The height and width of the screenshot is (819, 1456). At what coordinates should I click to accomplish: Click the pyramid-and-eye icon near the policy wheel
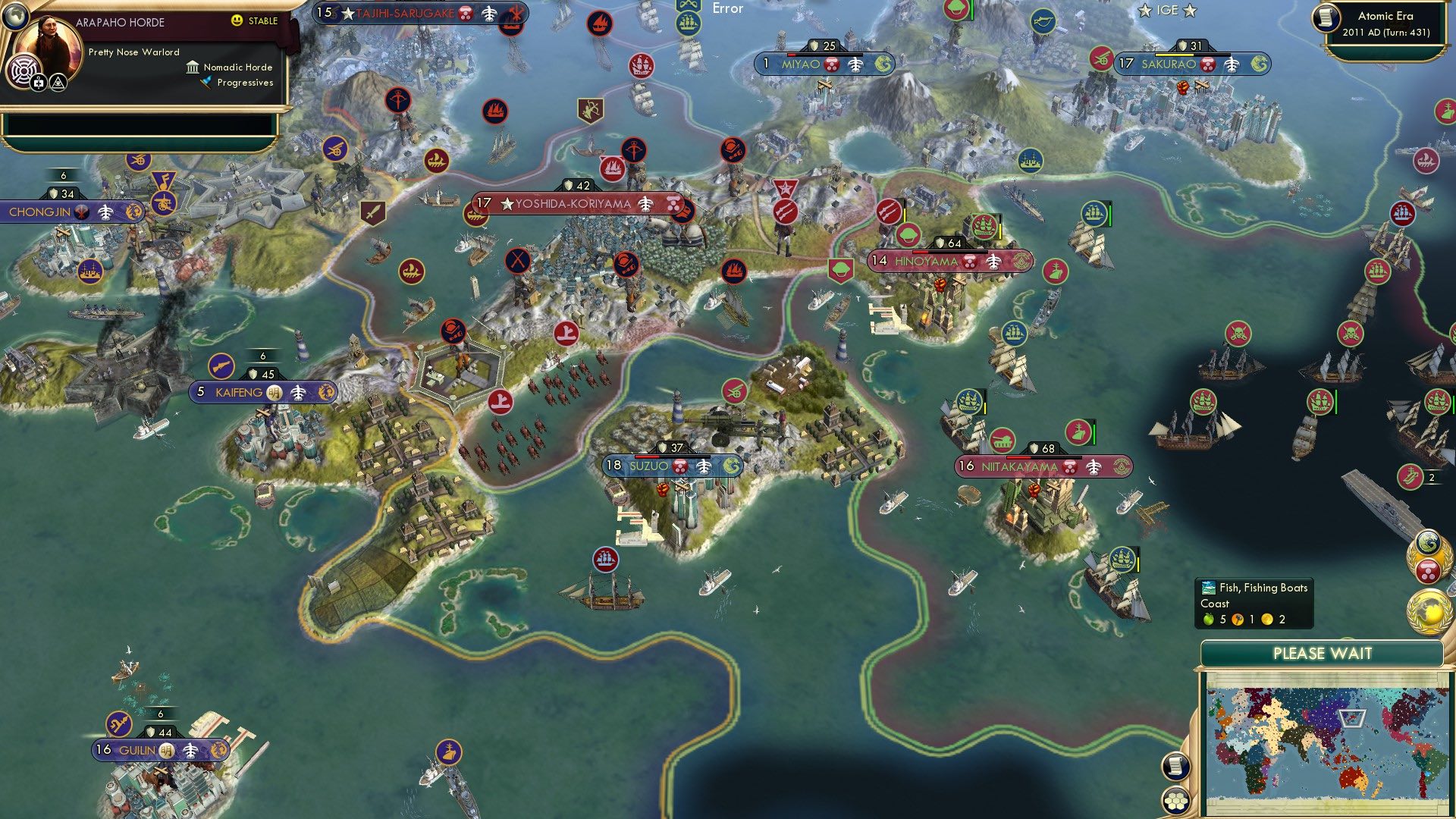58,82
